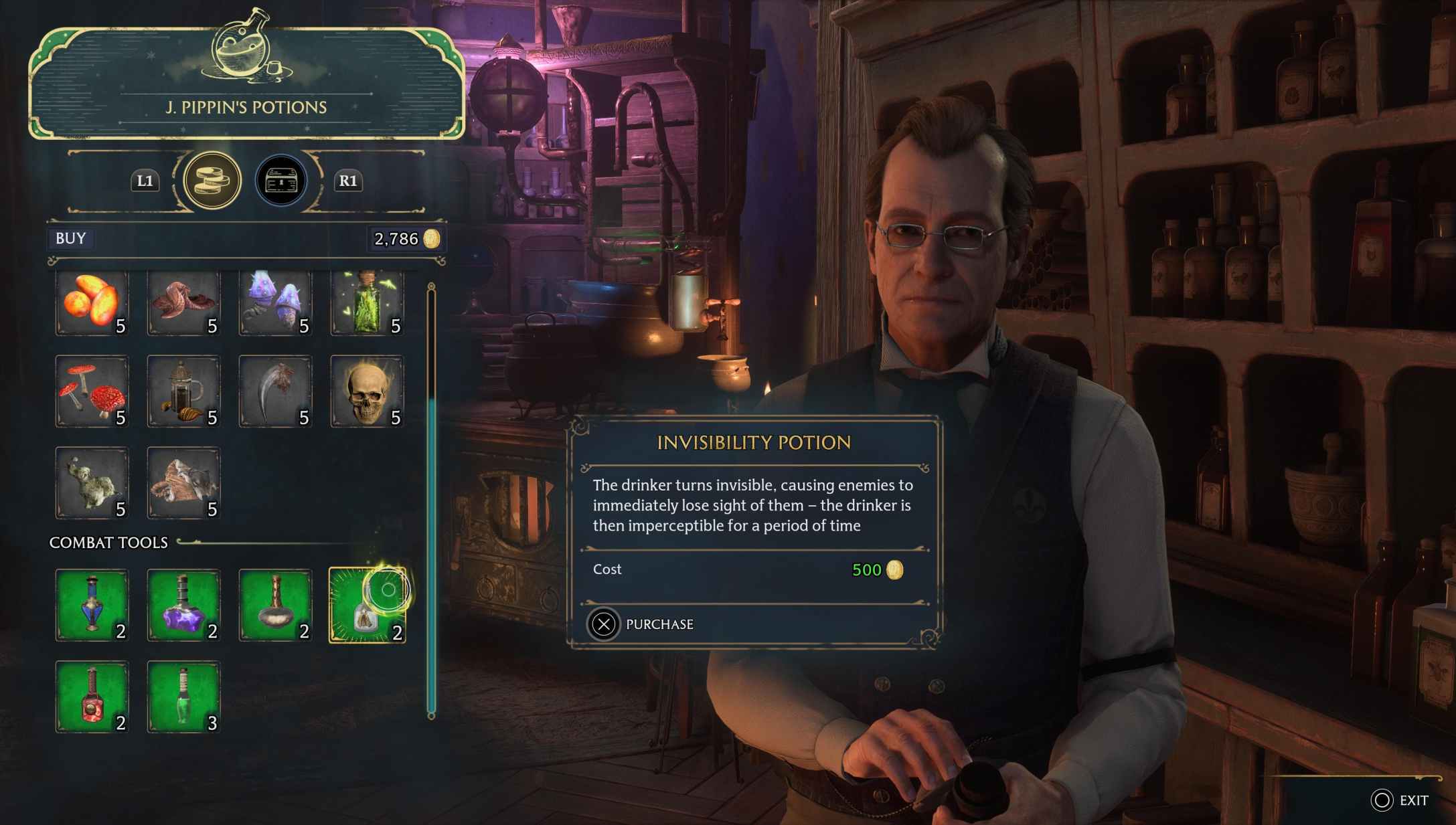Select the flaming skull ingredient
The image size is (1456, 825).
point(367,390)
